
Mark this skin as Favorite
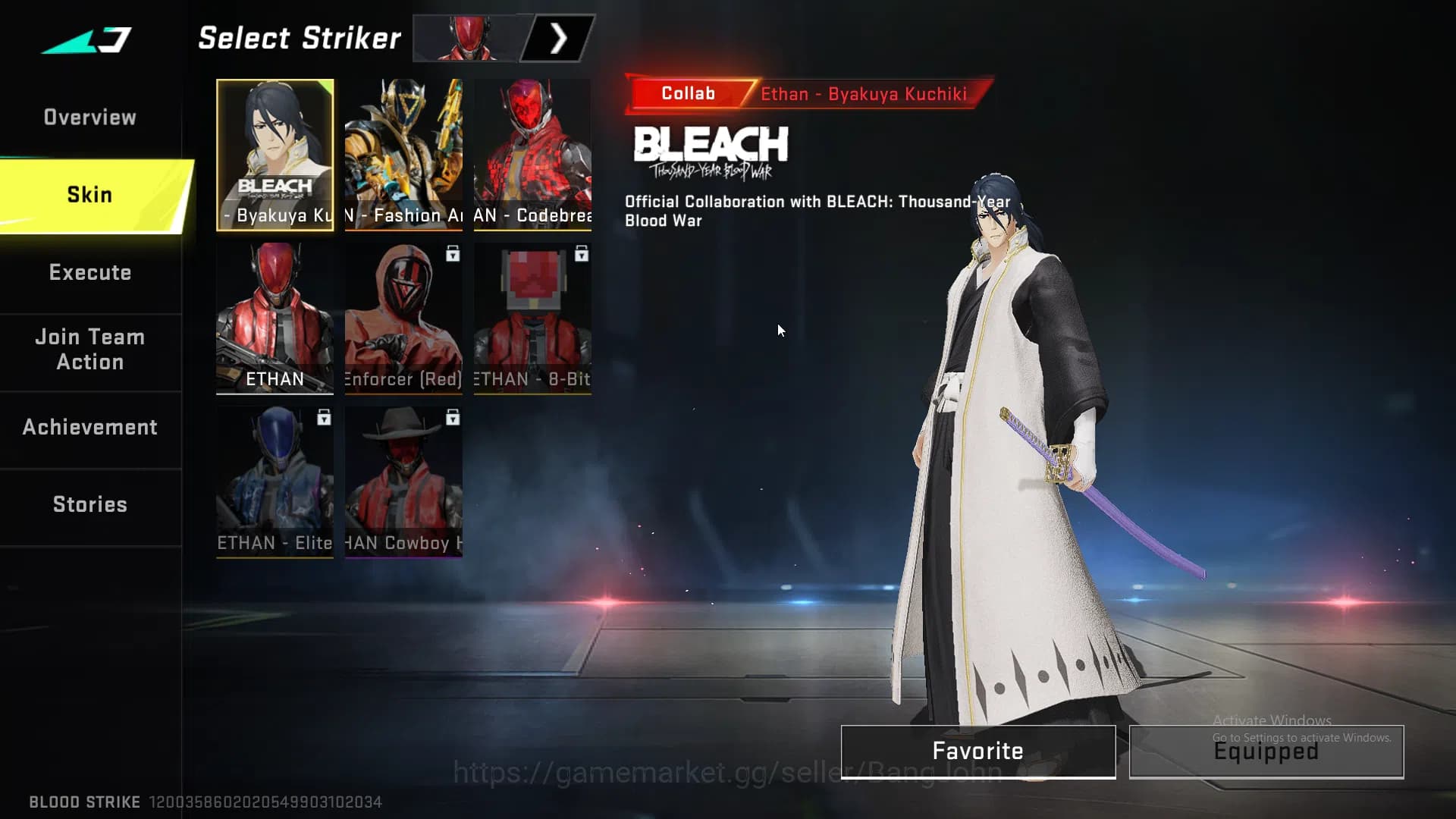tap(977, 752)
